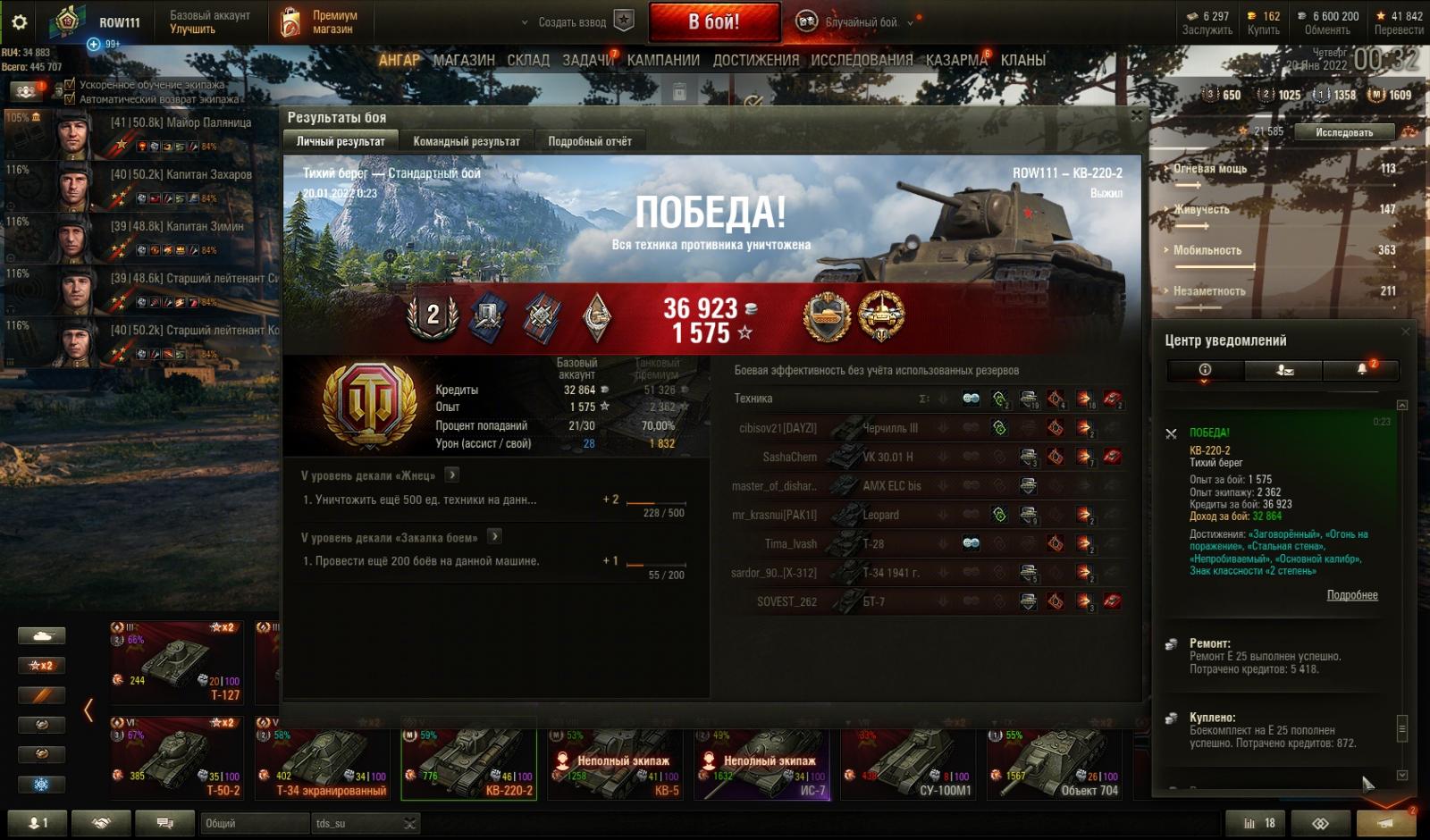Open the МАГАЗИН menu
Image resolution: width=1430 pixels, height=840 pixels.
tap(463, 60)
